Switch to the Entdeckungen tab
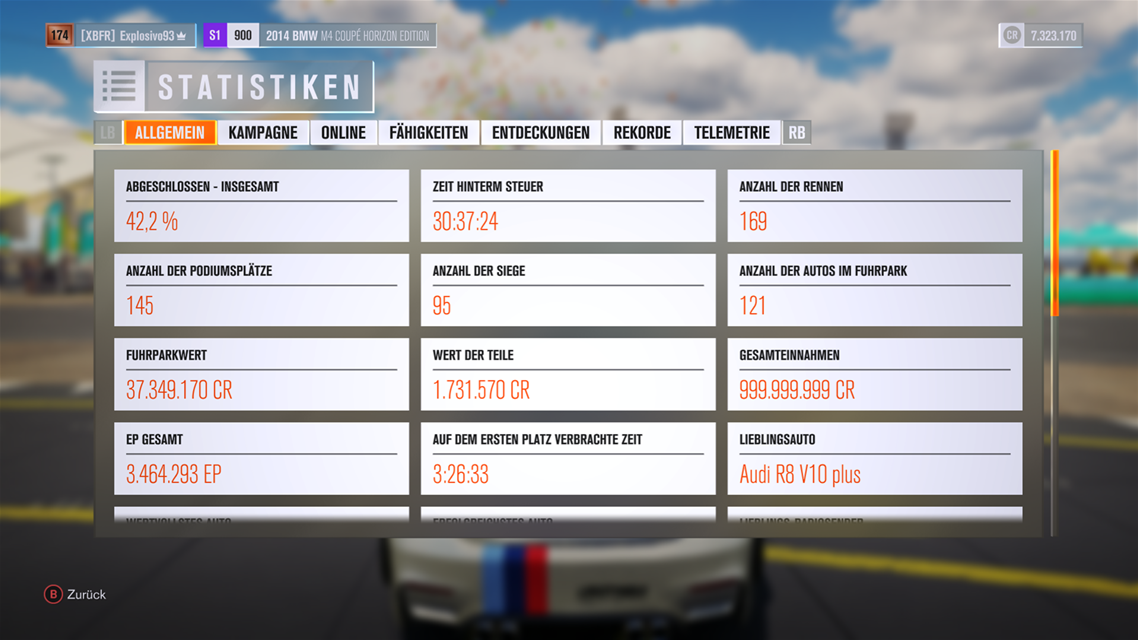Viewport: 1138px width, 640px height. coord(540,133)
